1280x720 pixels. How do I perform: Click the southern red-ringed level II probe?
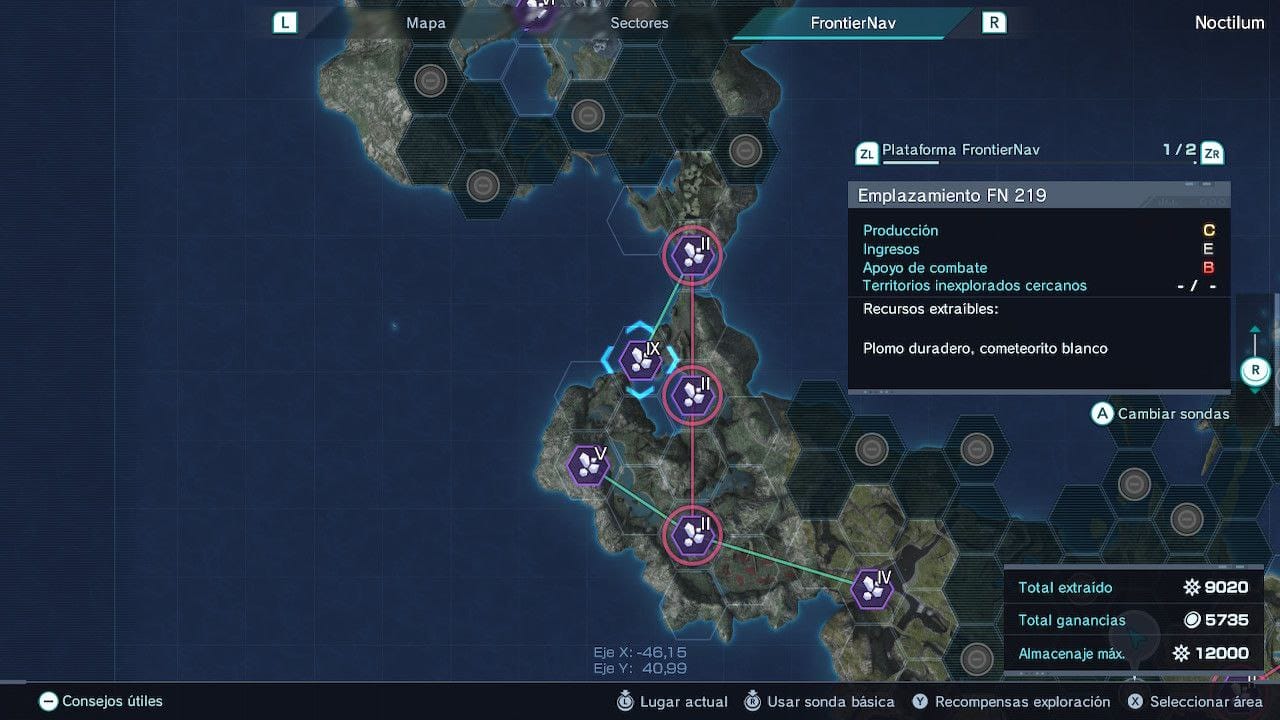[692, 535]
